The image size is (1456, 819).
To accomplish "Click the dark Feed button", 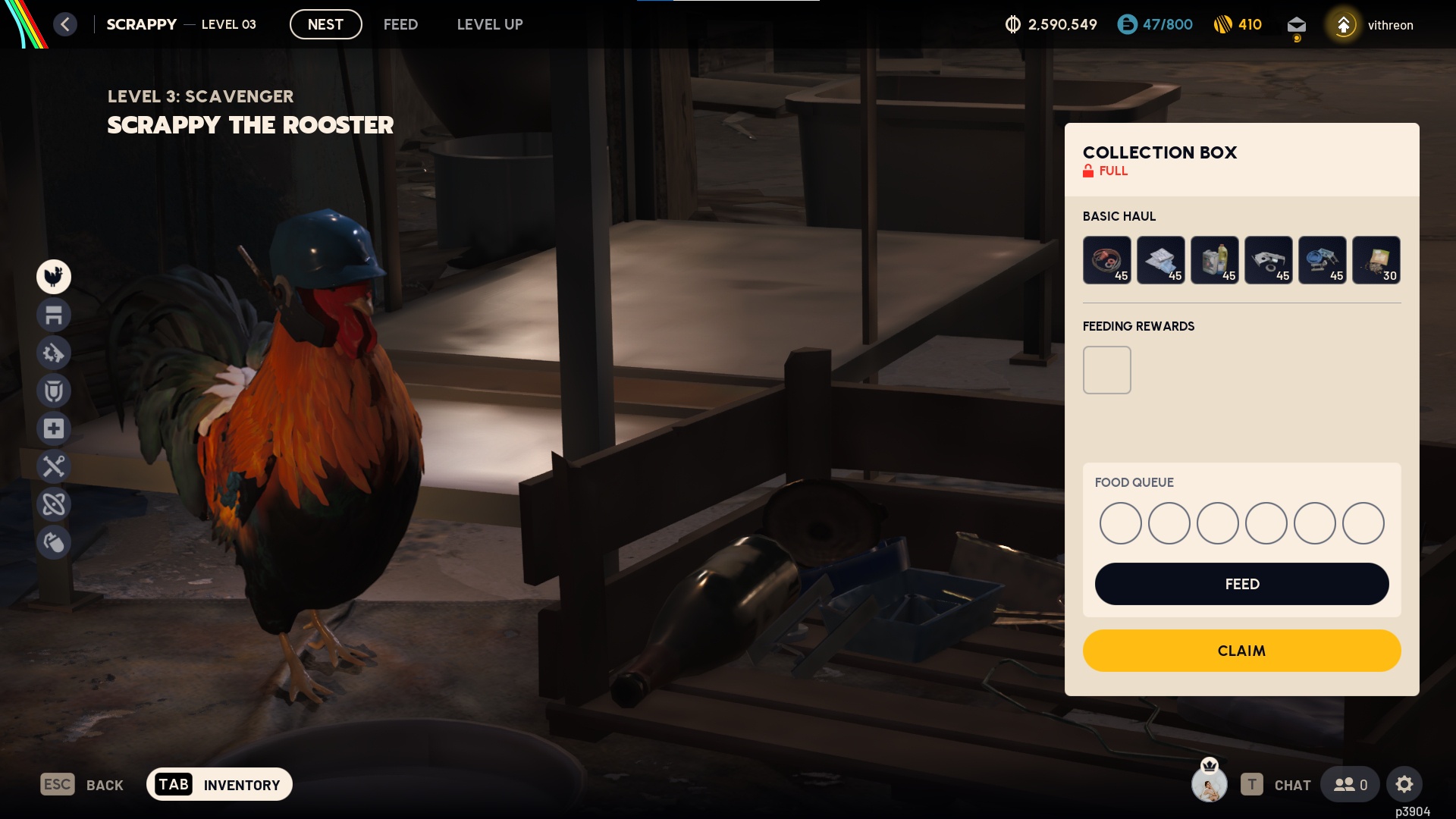I will click(1241, 584).
